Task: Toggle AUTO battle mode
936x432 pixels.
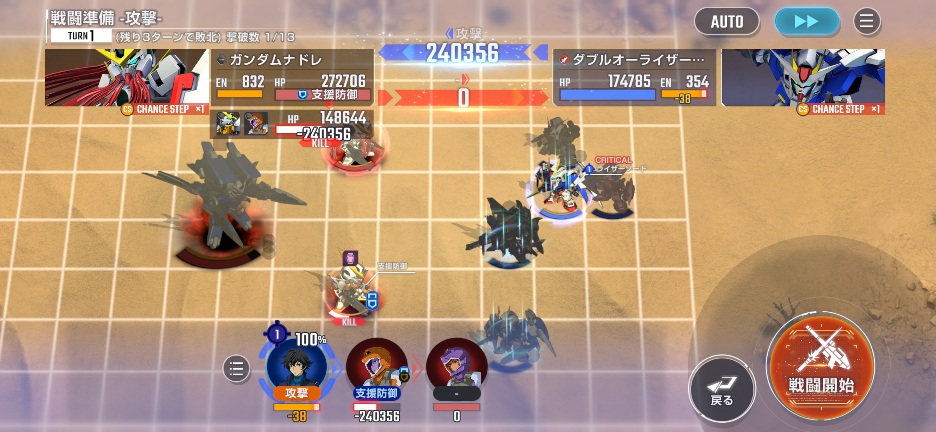Action: (x=727, y=21)
